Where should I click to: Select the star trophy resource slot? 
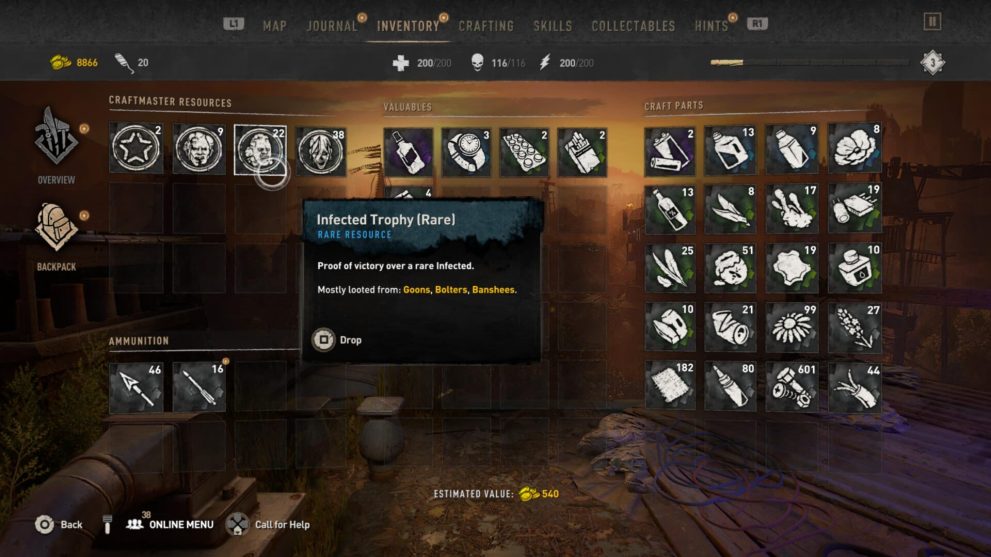[x=135, y=149]
